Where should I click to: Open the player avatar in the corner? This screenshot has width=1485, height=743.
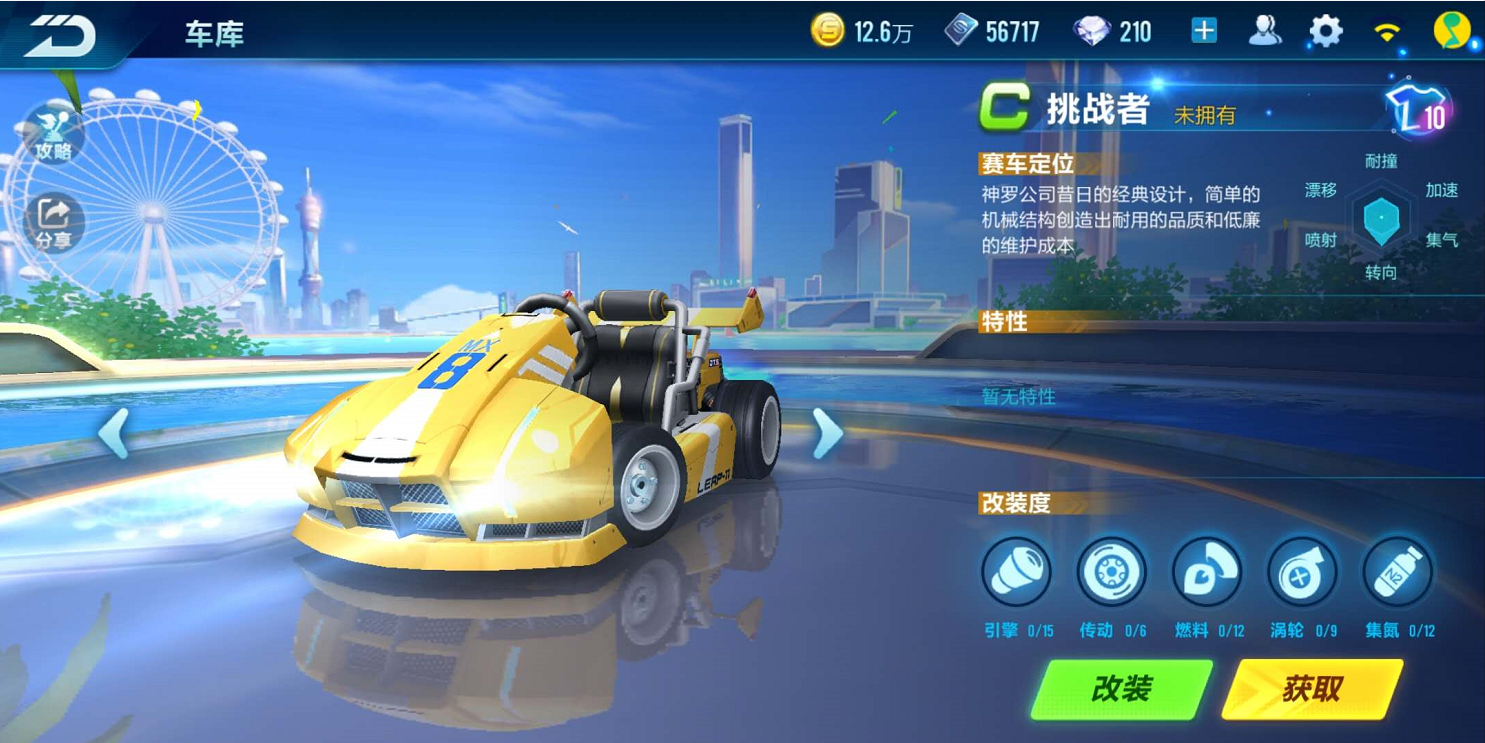(1451, 31)
